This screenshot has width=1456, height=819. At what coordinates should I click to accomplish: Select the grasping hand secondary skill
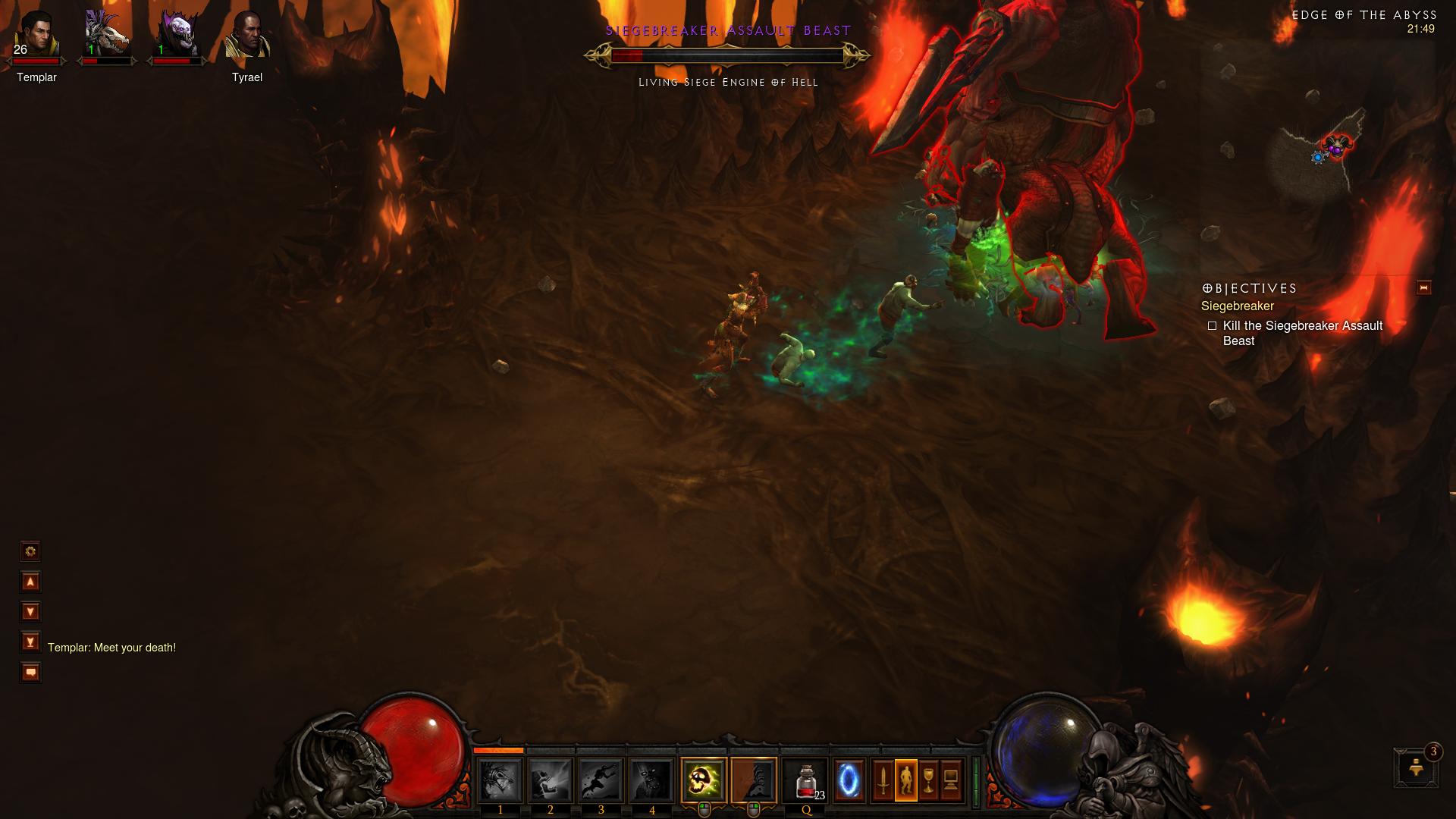[x=754, y=780]
